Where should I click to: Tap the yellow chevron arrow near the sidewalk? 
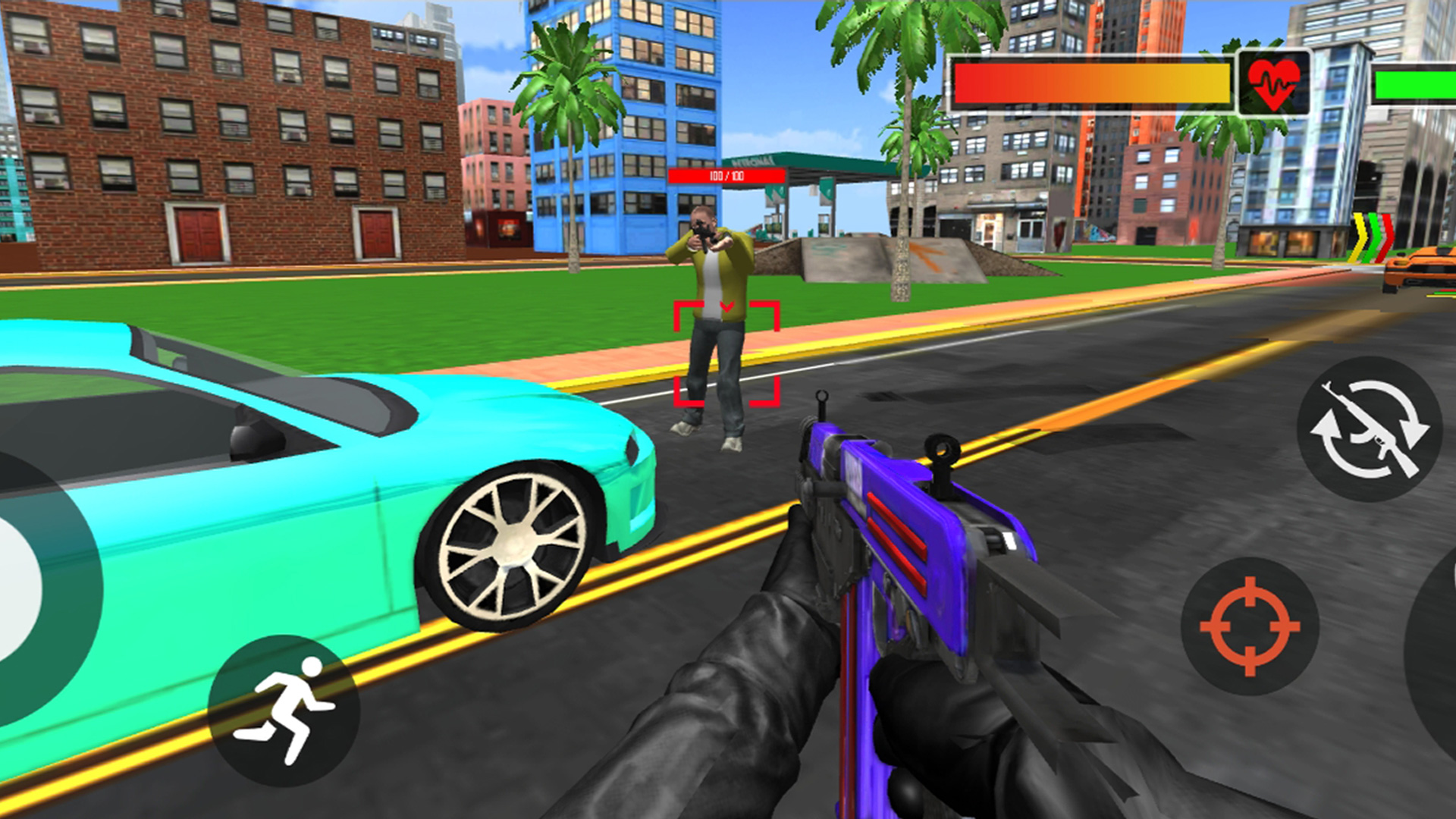[x=1357, y=235]
